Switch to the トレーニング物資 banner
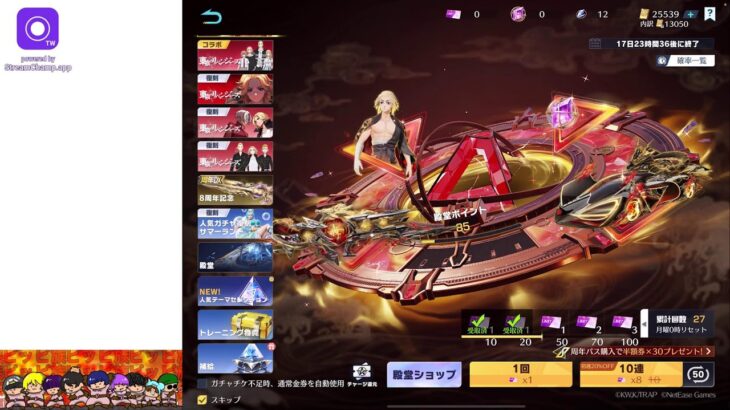This screenshot has height=410, width=730. (235, 324)
